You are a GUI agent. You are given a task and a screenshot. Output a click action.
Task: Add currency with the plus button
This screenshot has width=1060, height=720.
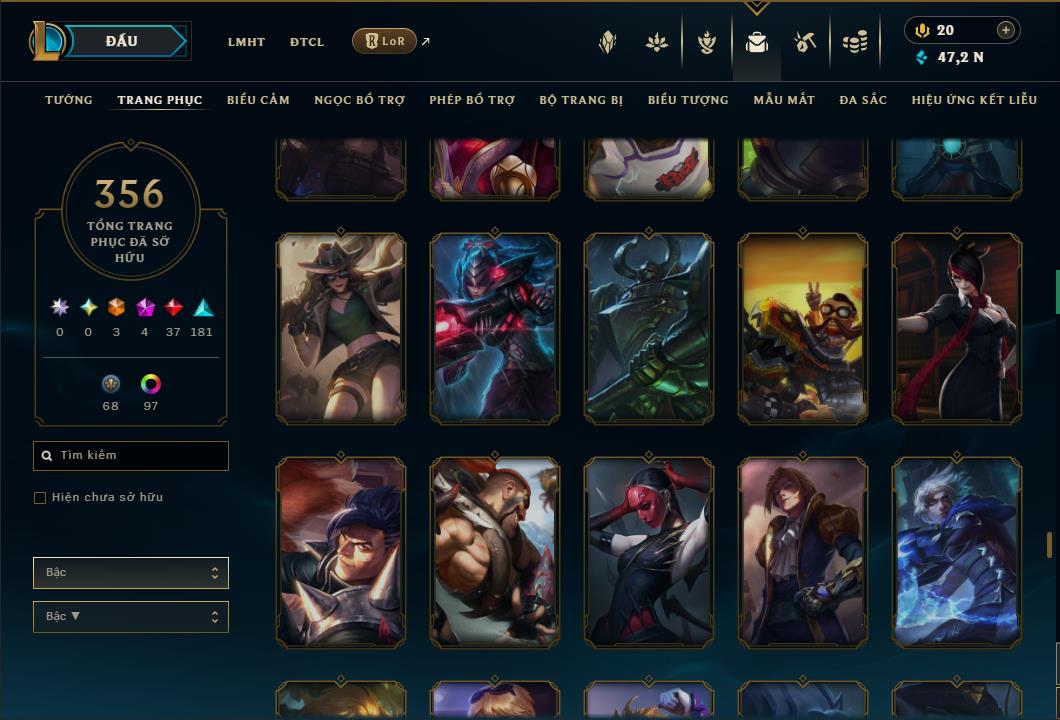point(1006,30)
